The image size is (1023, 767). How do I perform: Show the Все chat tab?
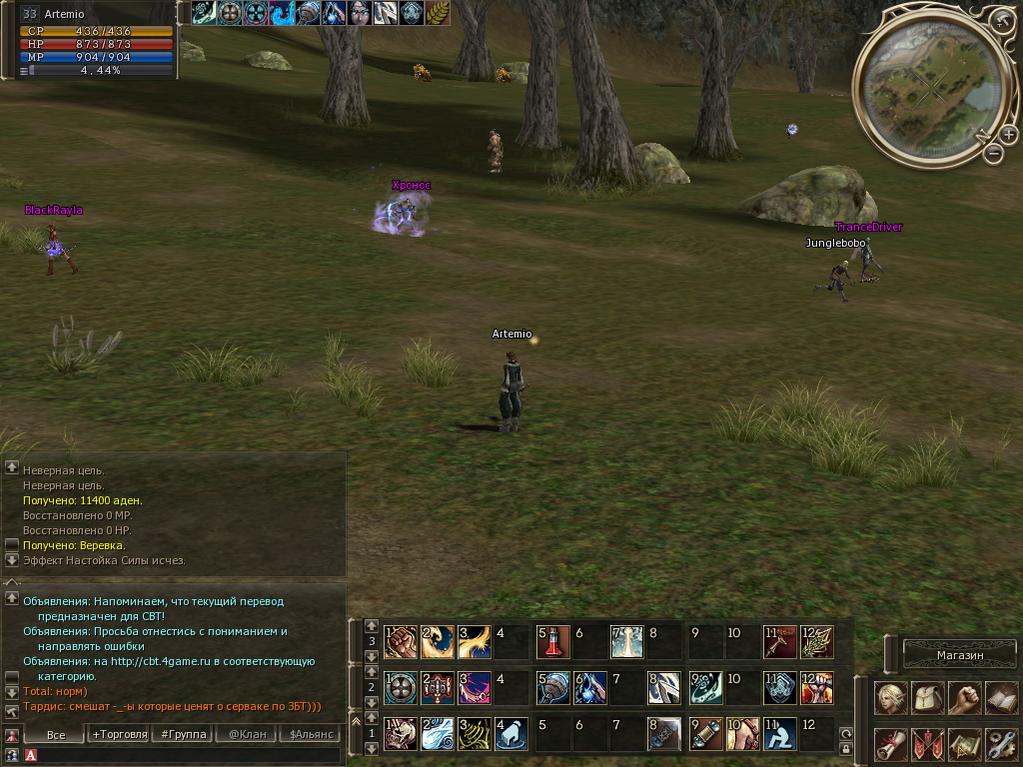click(56, 734)
